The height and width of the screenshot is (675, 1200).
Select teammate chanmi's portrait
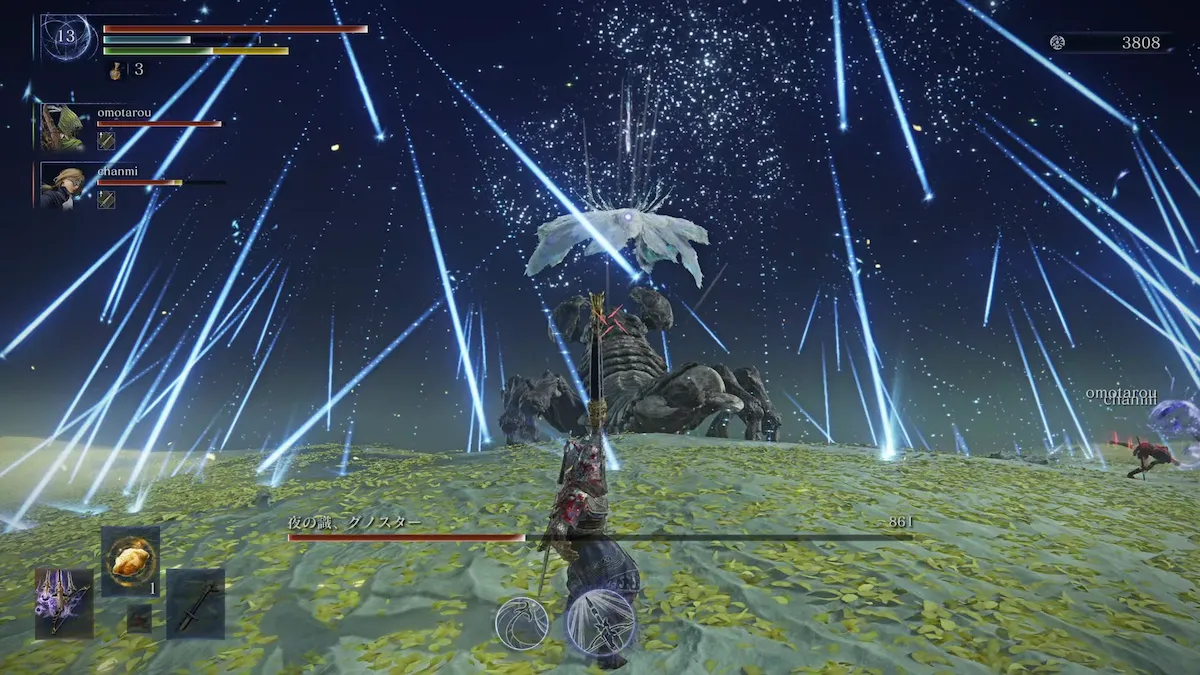[x=62, y=186]
